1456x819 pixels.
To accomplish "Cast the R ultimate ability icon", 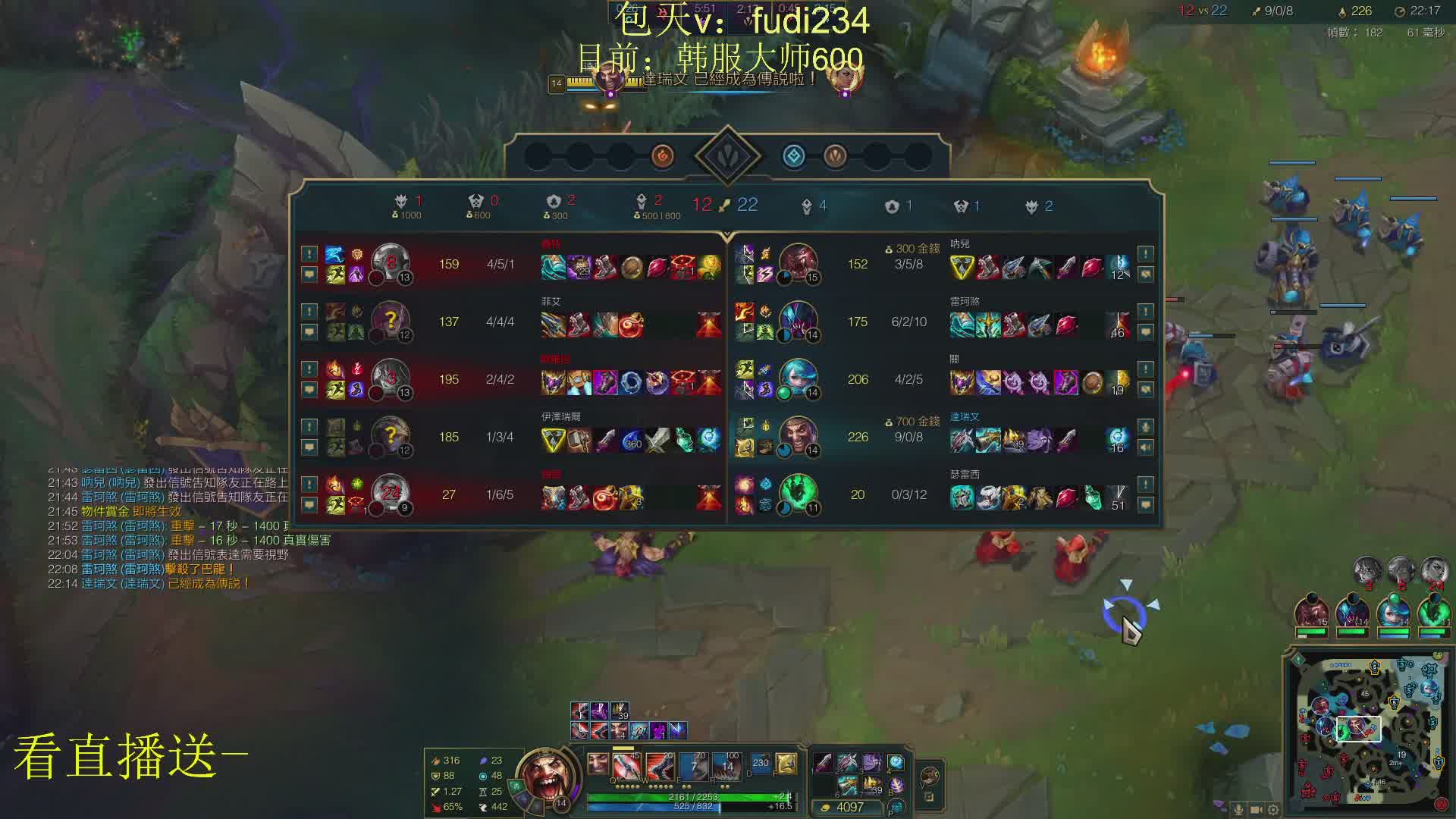I will coord(726,766).
